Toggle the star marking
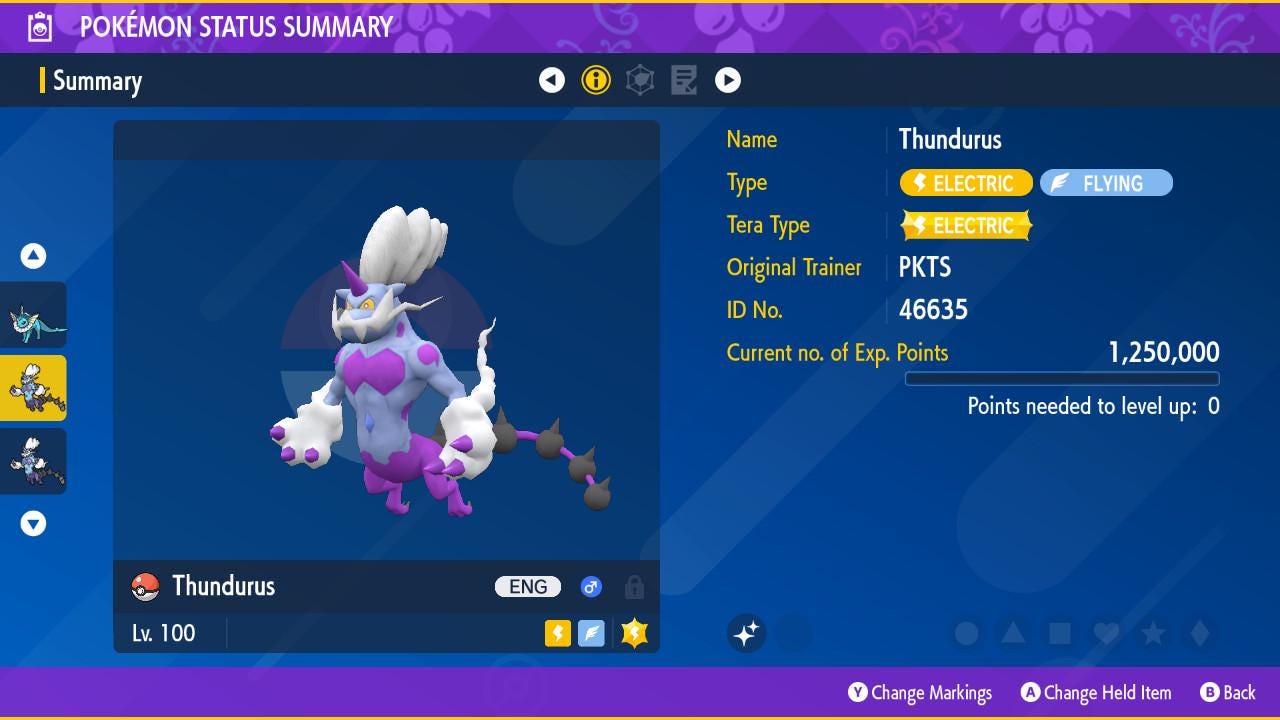1280x720 pixels. (1153, 633)
